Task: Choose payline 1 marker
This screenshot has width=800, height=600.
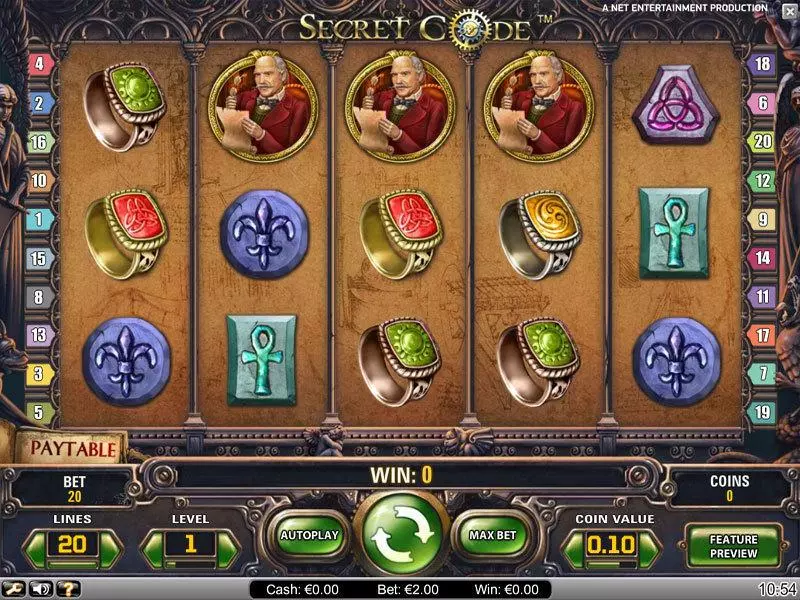Action: [x=40, y=219]
